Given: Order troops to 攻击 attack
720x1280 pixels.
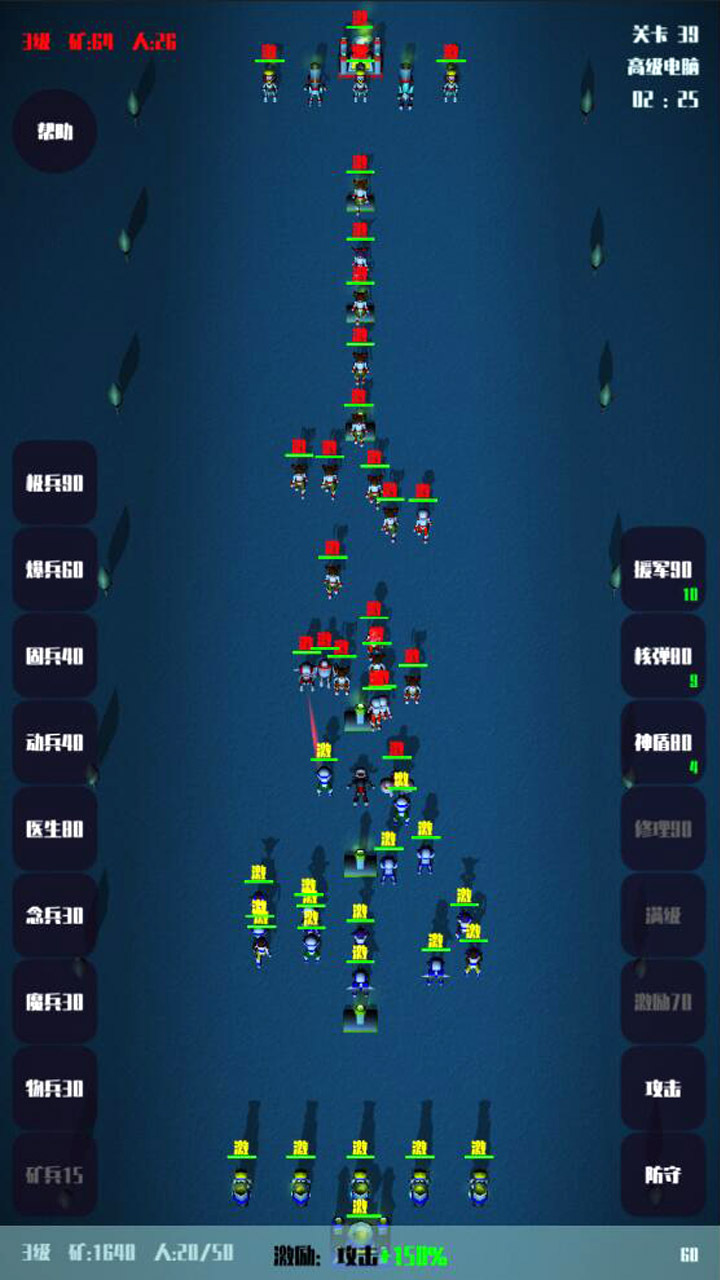Looking at the screenshot, I should (663, 1088).
